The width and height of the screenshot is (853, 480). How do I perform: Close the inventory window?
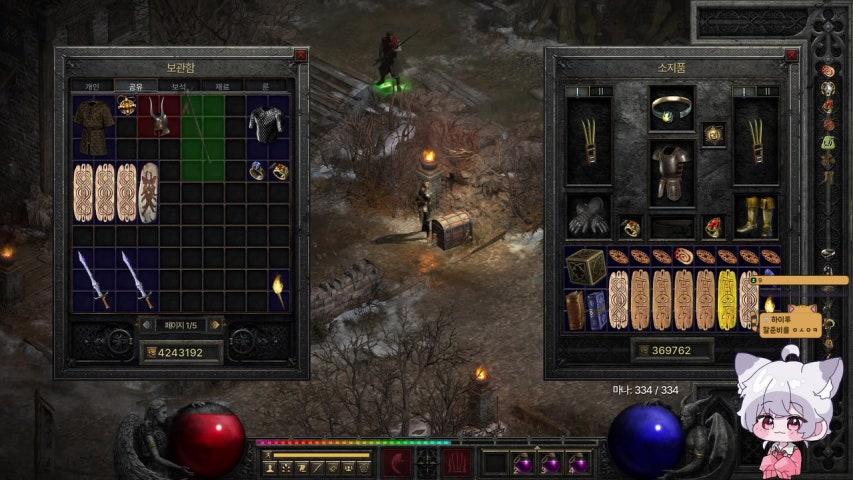(790, 56)
